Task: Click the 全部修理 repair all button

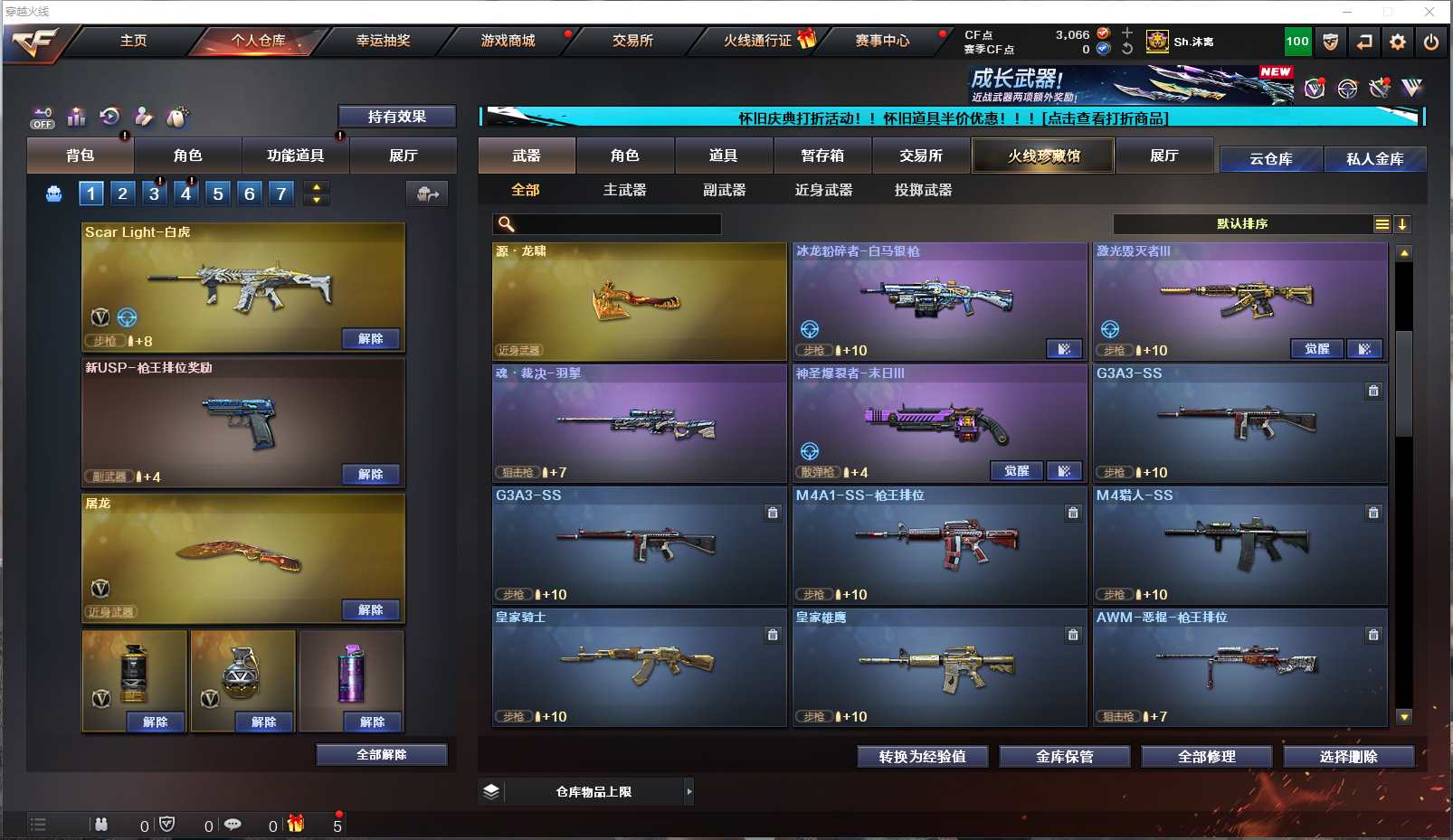Action: point(1206,757)
